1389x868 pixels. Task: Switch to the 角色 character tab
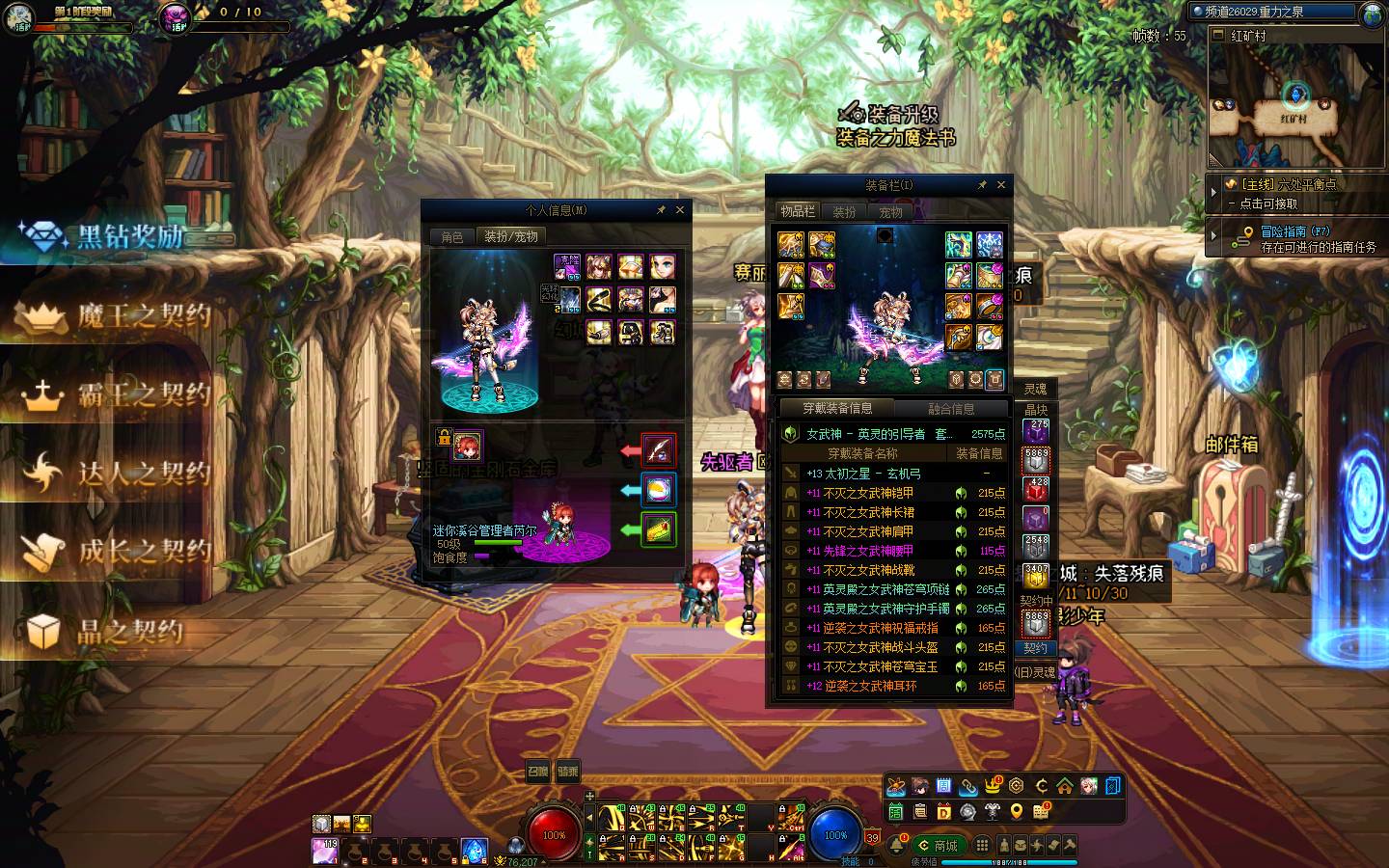(x=452, y=237)
